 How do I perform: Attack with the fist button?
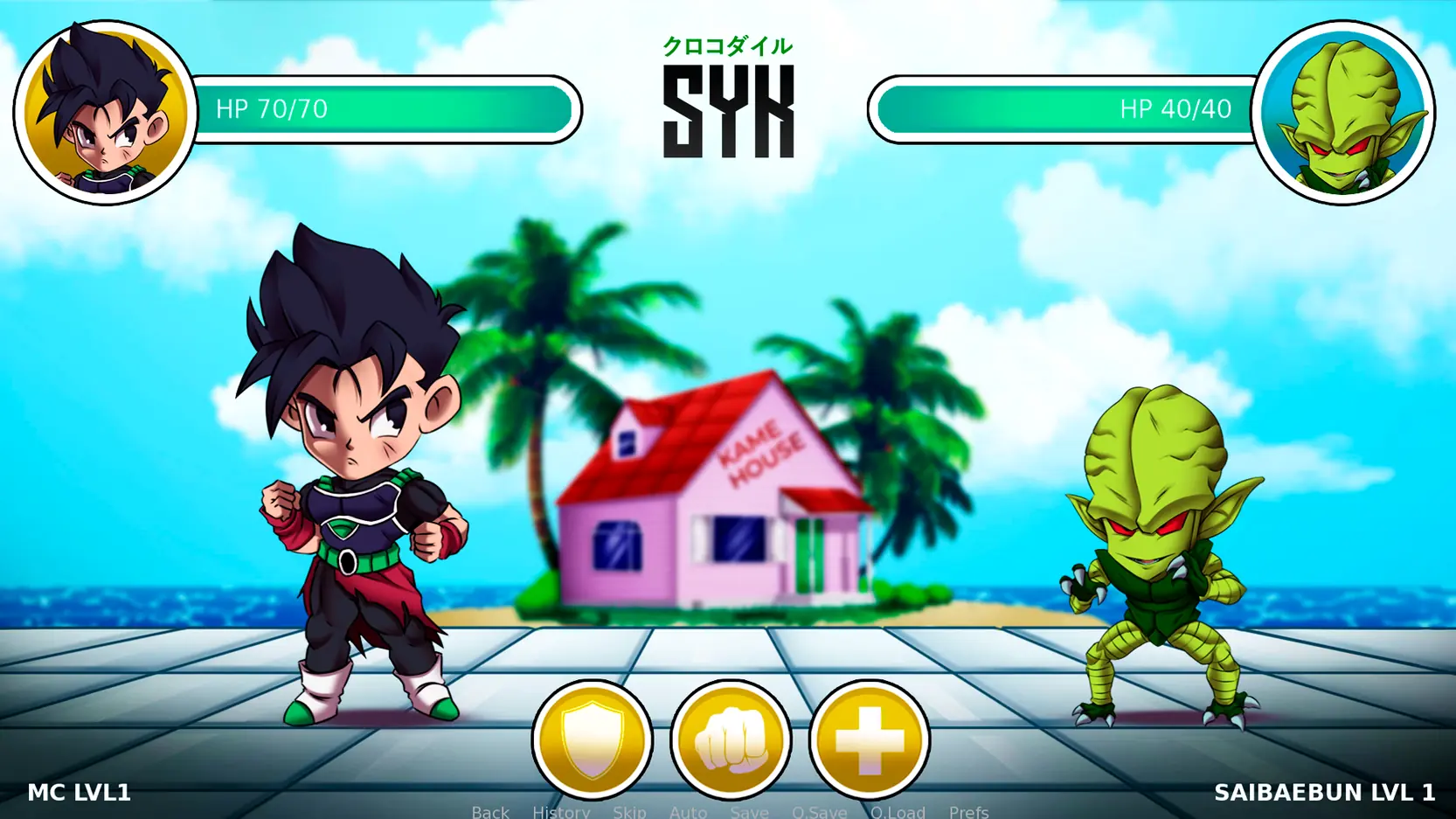click(x=731, y=739)
